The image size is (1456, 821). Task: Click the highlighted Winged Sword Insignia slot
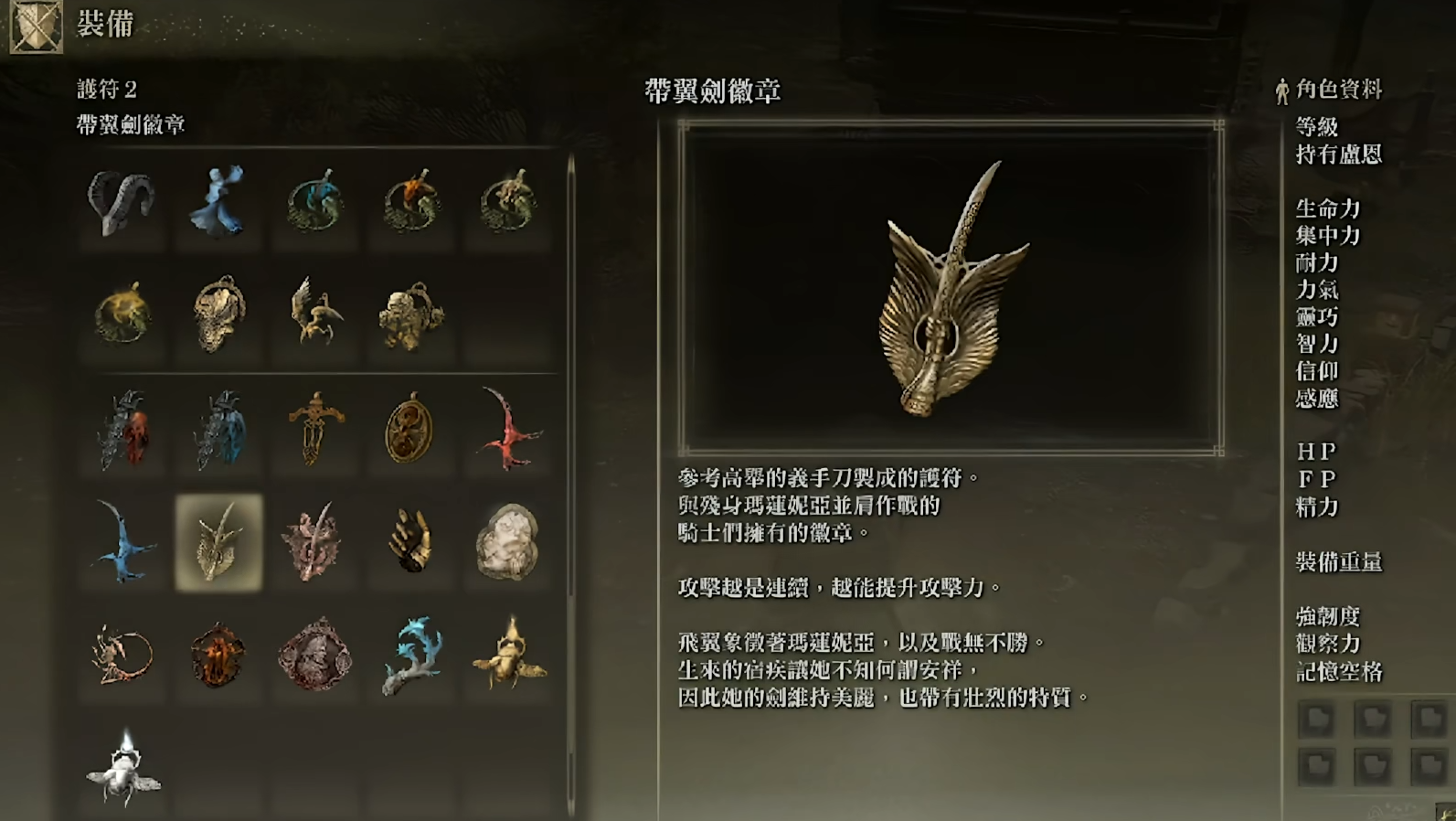[x=219, y=543]
